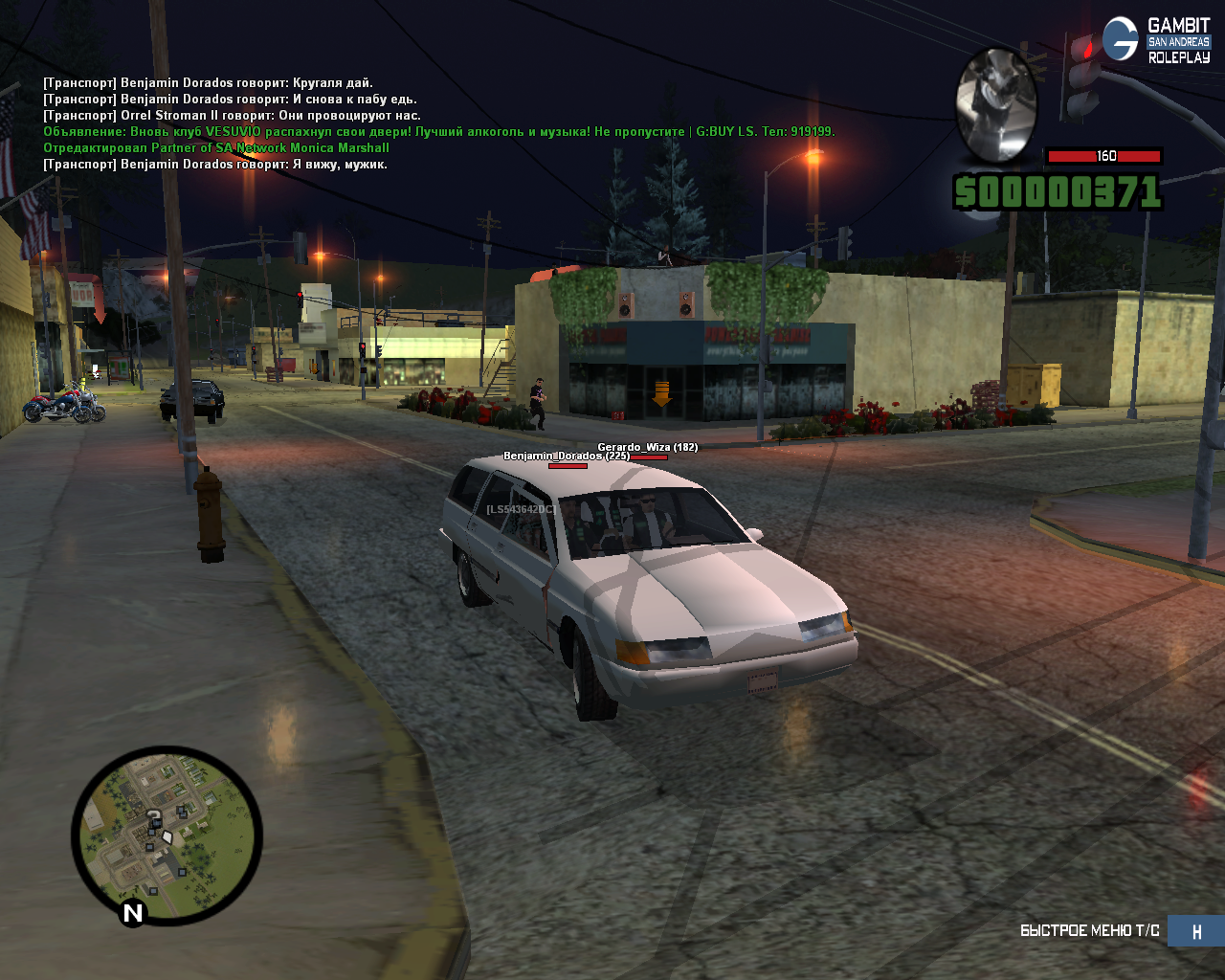The width and height of the screenshot is (1225, 980).
Task: Click the Benjamin_Dorados (225) name tag
Action: point(567,457)
